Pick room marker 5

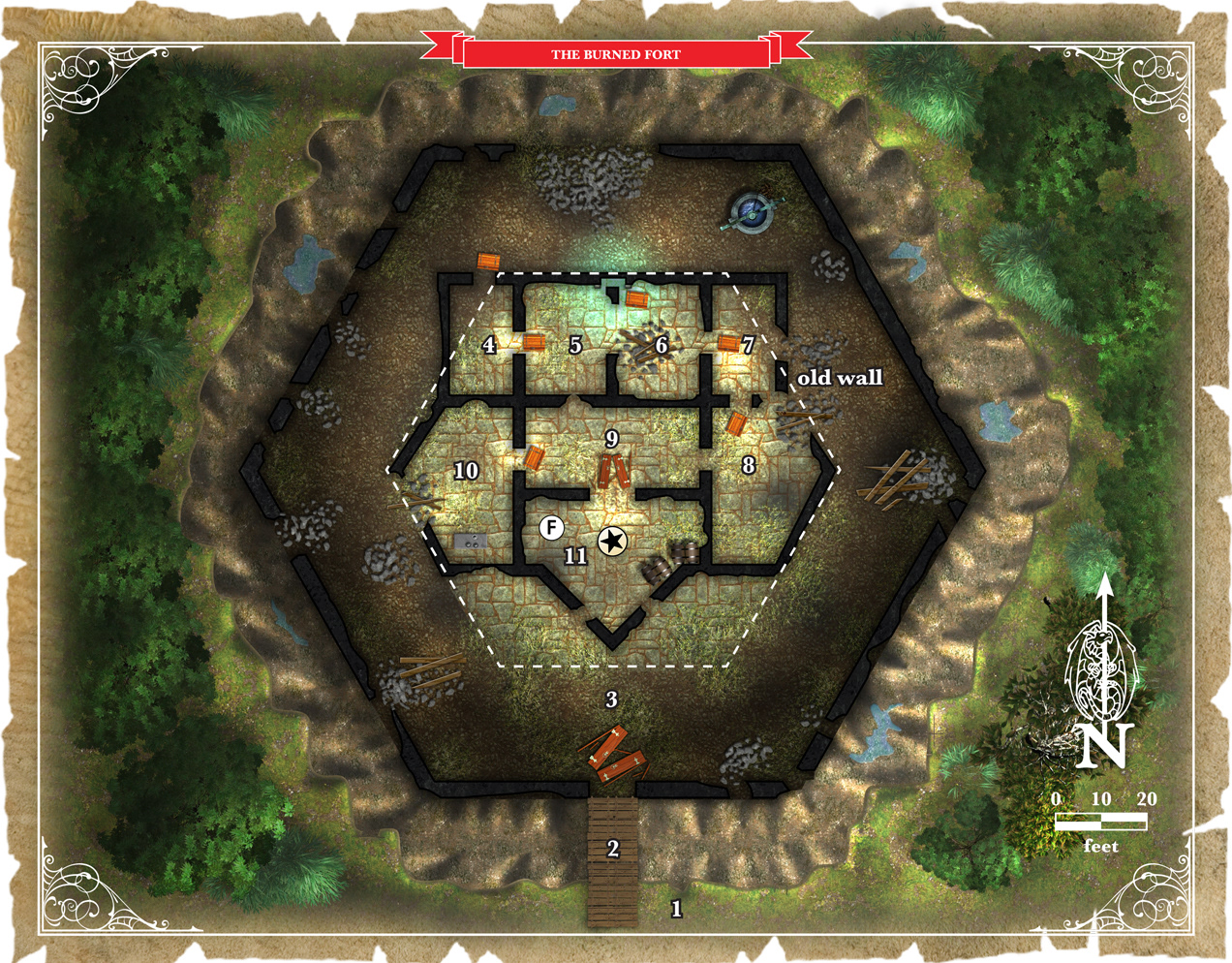pos(575,345)
